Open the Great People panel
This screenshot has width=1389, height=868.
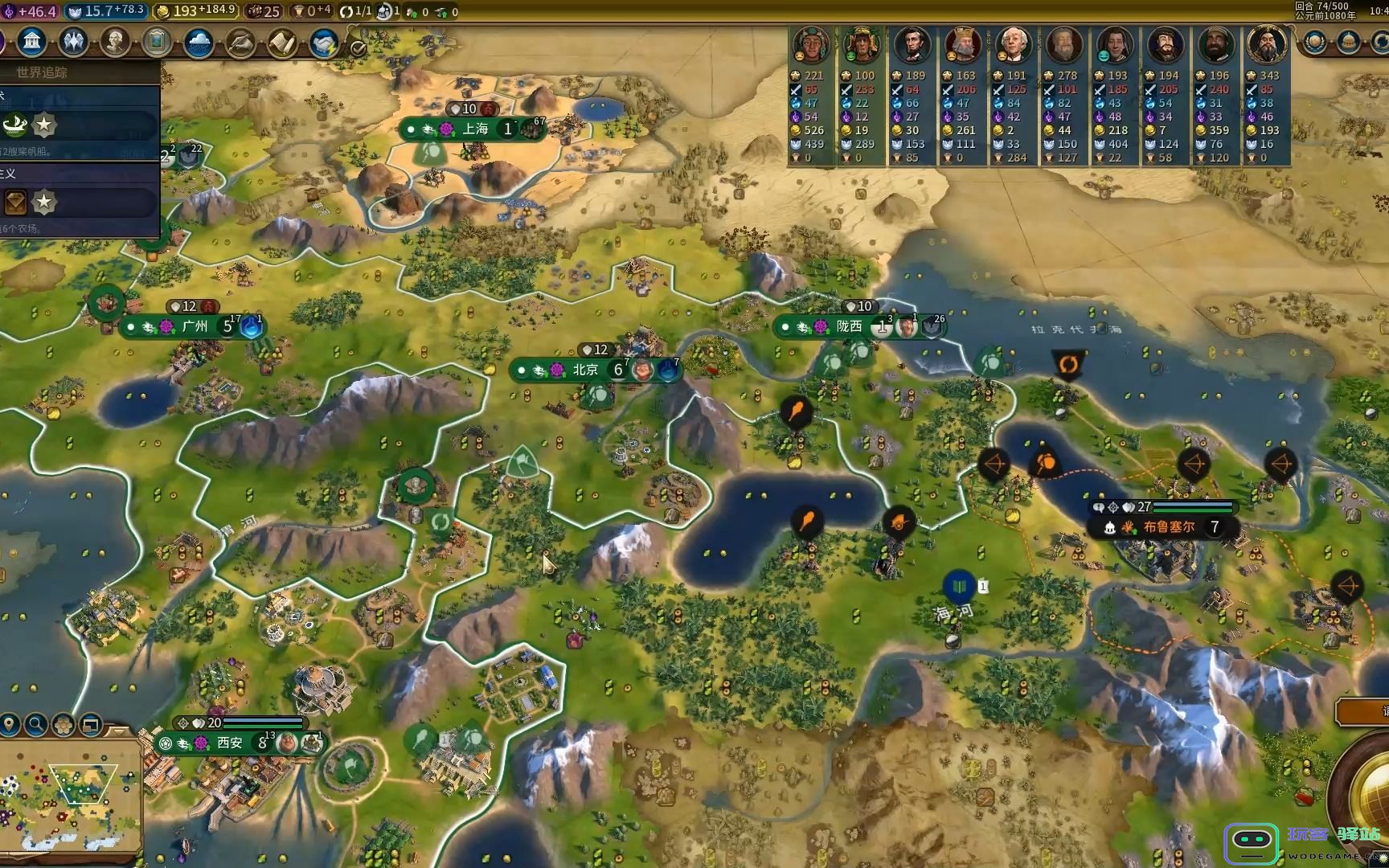tap(115, 42)
